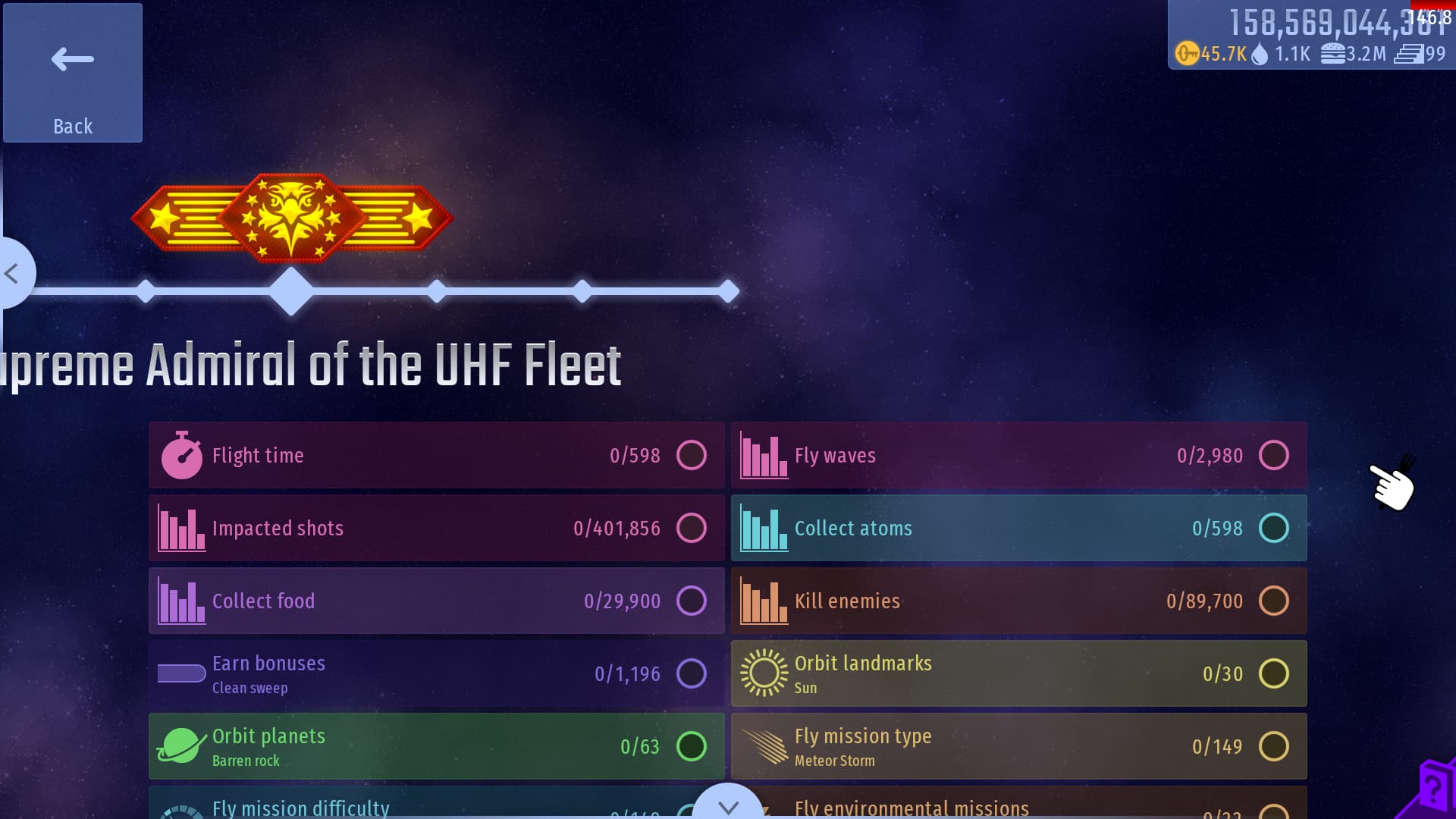This screenshot has width=1456, height=819.
Task: Select the Collect atoms objective row
Action: 1018,528
